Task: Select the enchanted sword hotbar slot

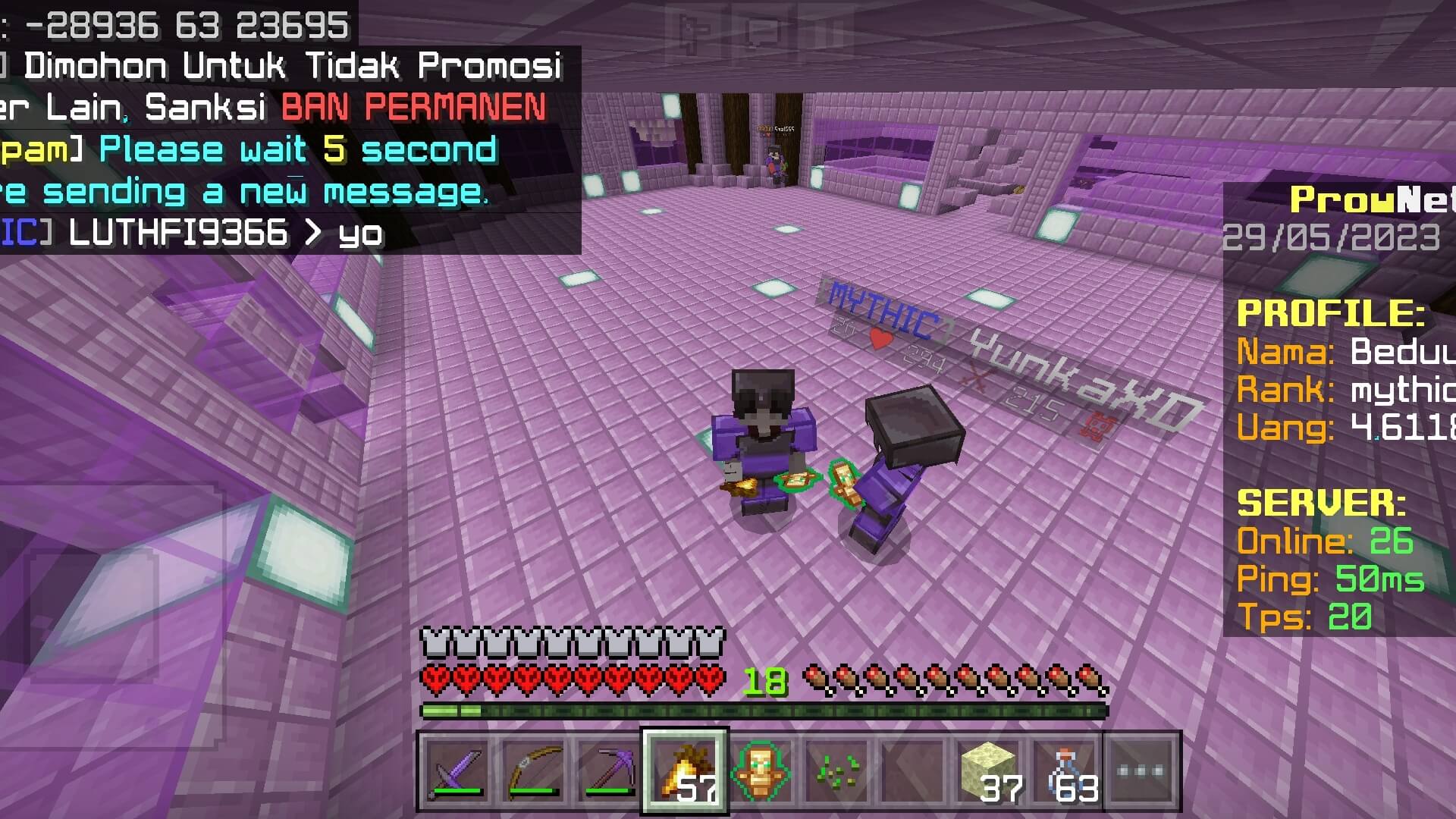Action: tap(456, 771)
